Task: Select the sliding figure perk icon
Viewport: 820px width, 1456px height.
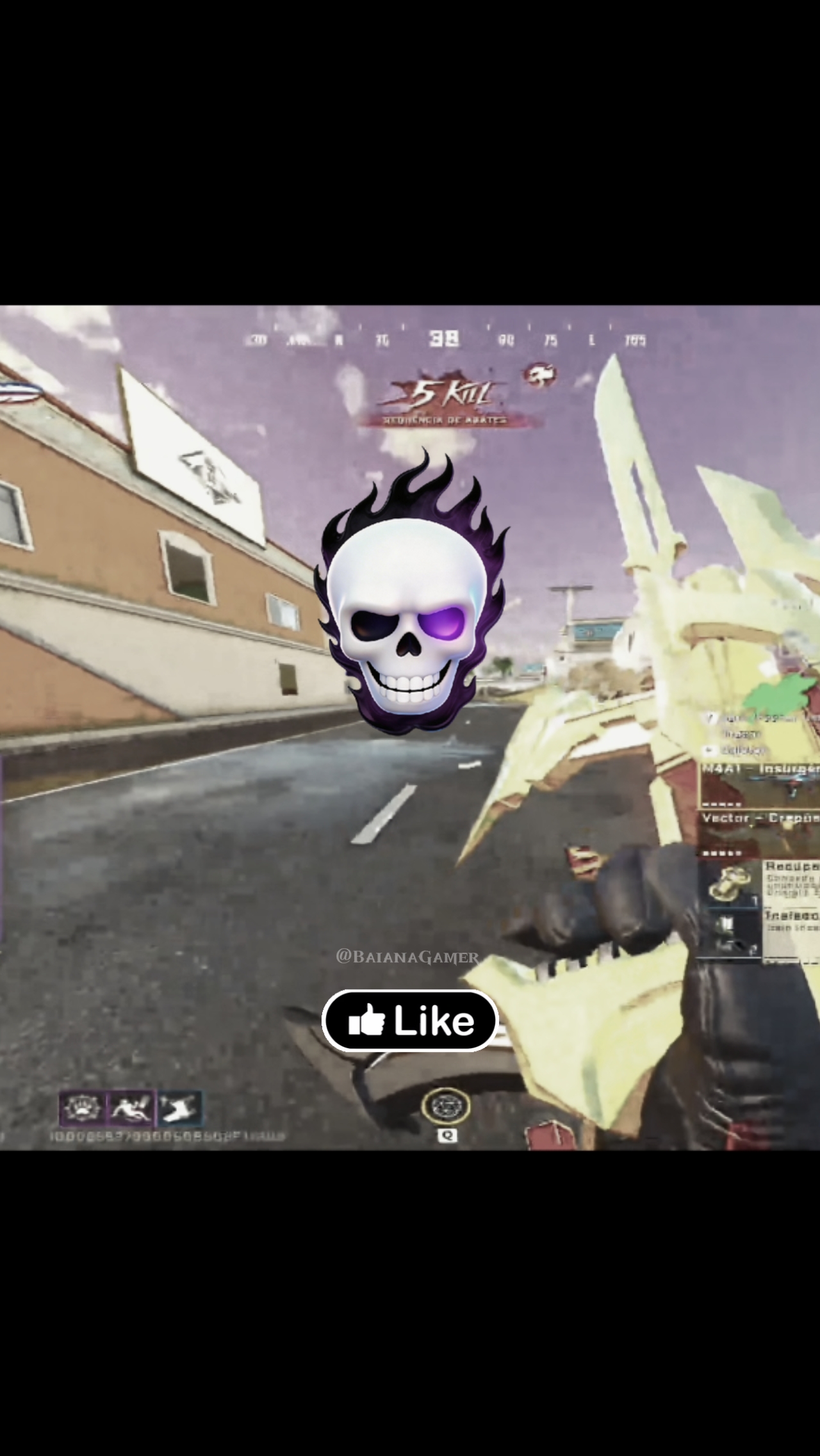Action: (x=131, y=1108)
